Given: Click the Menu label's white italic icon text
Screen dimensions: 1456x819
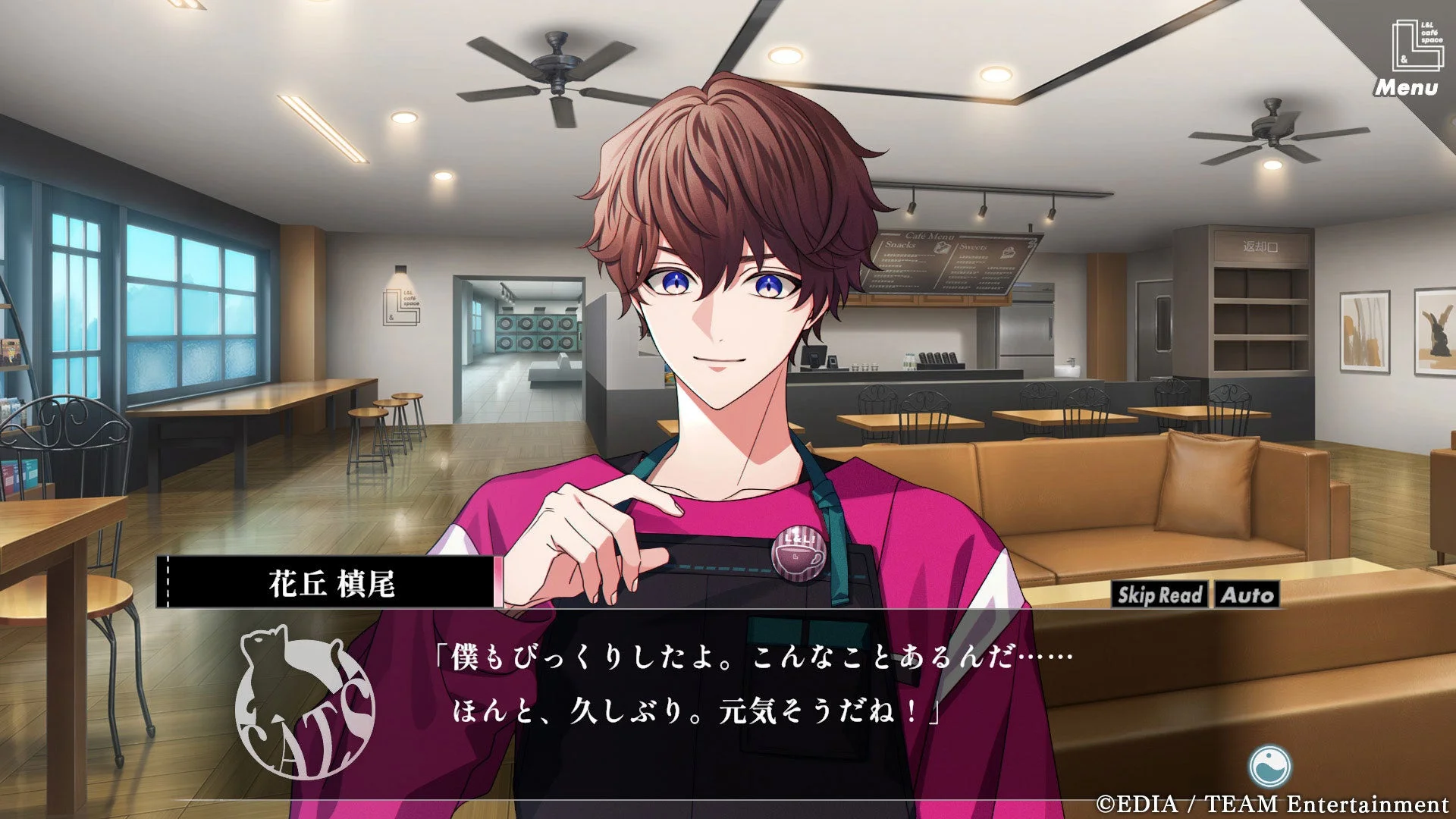Looking at the screenshot, I should click(1407, 87).
